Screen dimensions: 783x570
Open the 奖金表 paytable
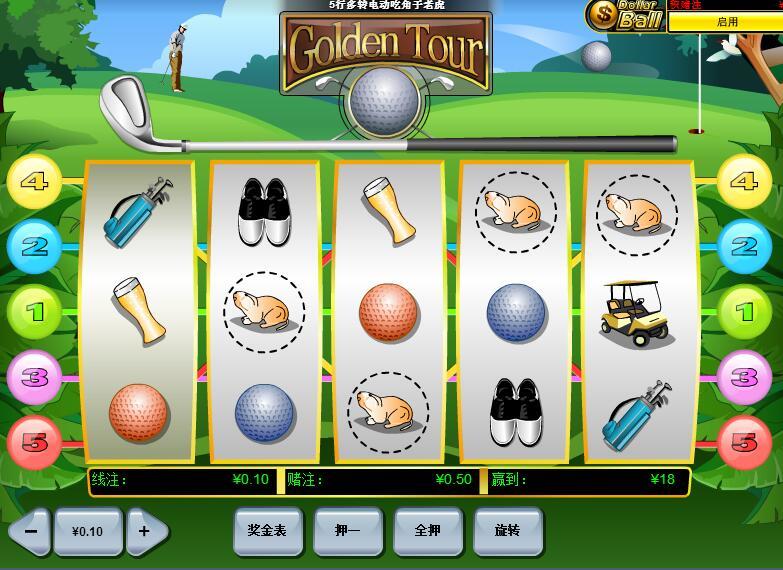(267, 530)
